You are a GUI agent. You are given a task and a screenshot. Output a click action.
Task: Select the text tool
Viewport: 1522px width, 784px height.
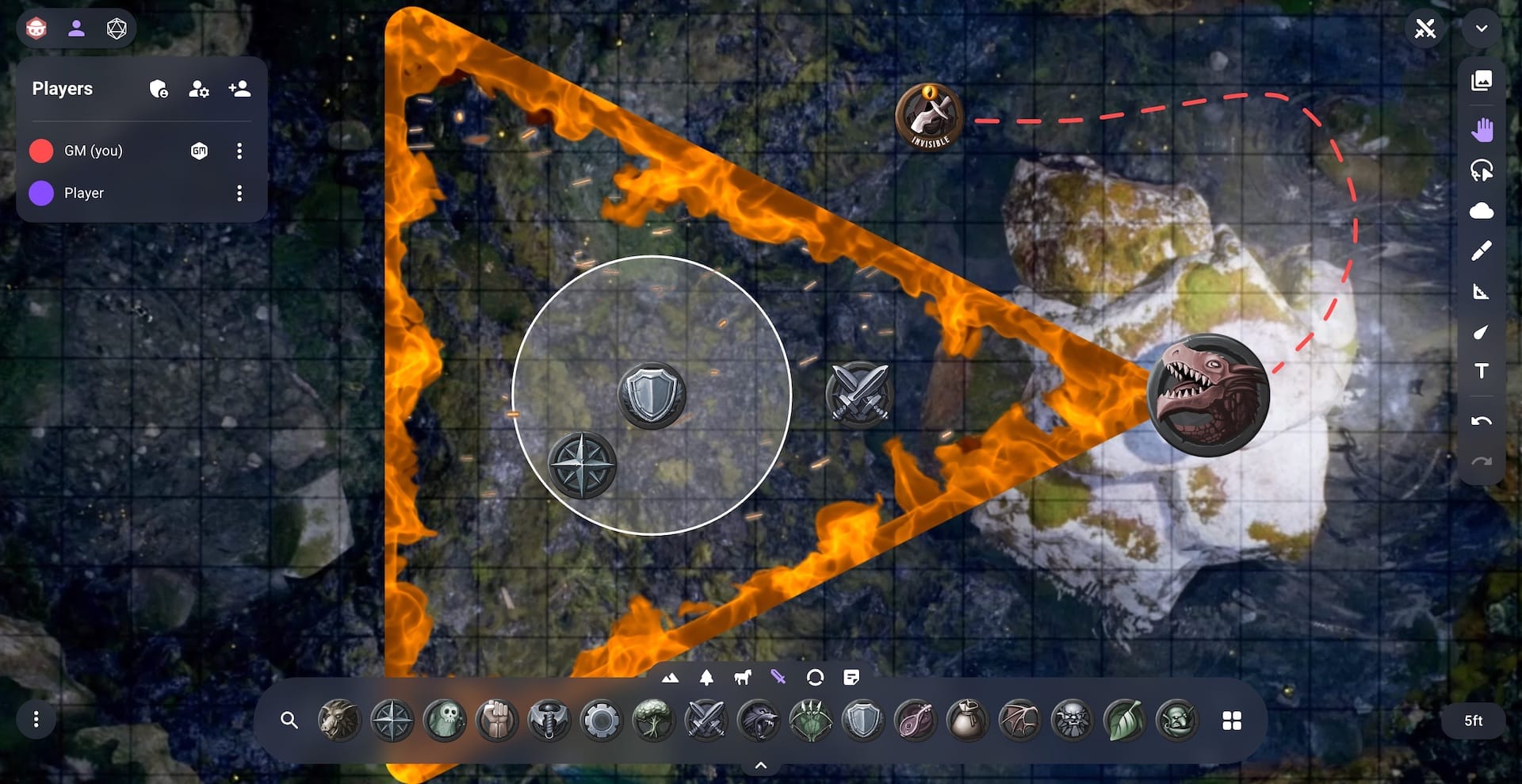pyautogui.click(x=1481, y=371)
